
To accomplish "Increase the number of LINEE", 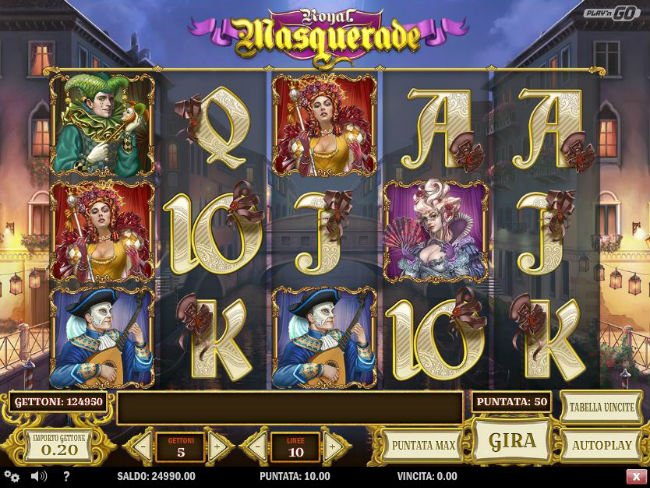I will (x=331, y=445).
